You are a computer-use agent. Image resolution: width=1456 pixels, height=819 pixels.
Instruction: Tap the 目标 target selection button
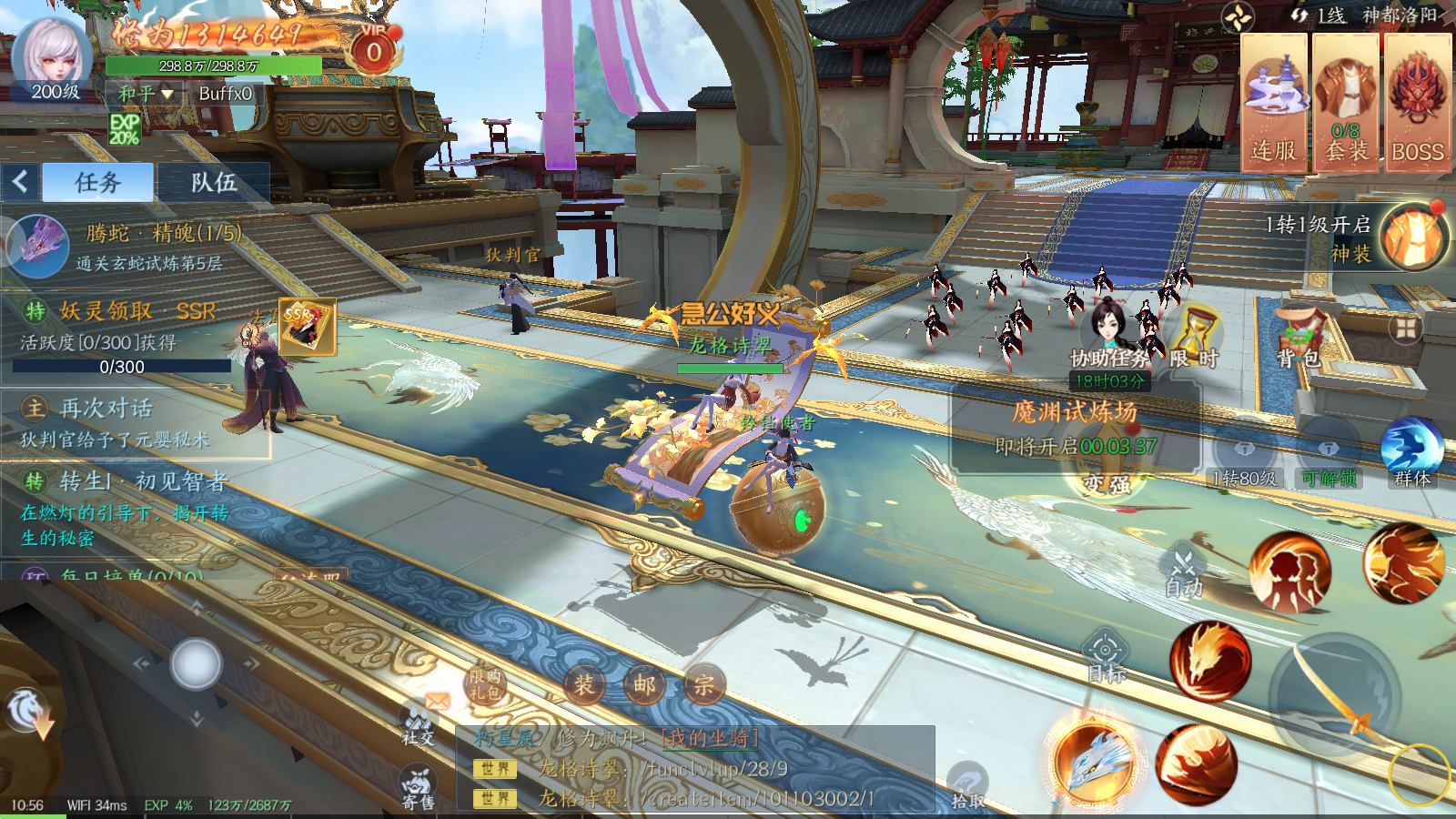click(1107, 657)
